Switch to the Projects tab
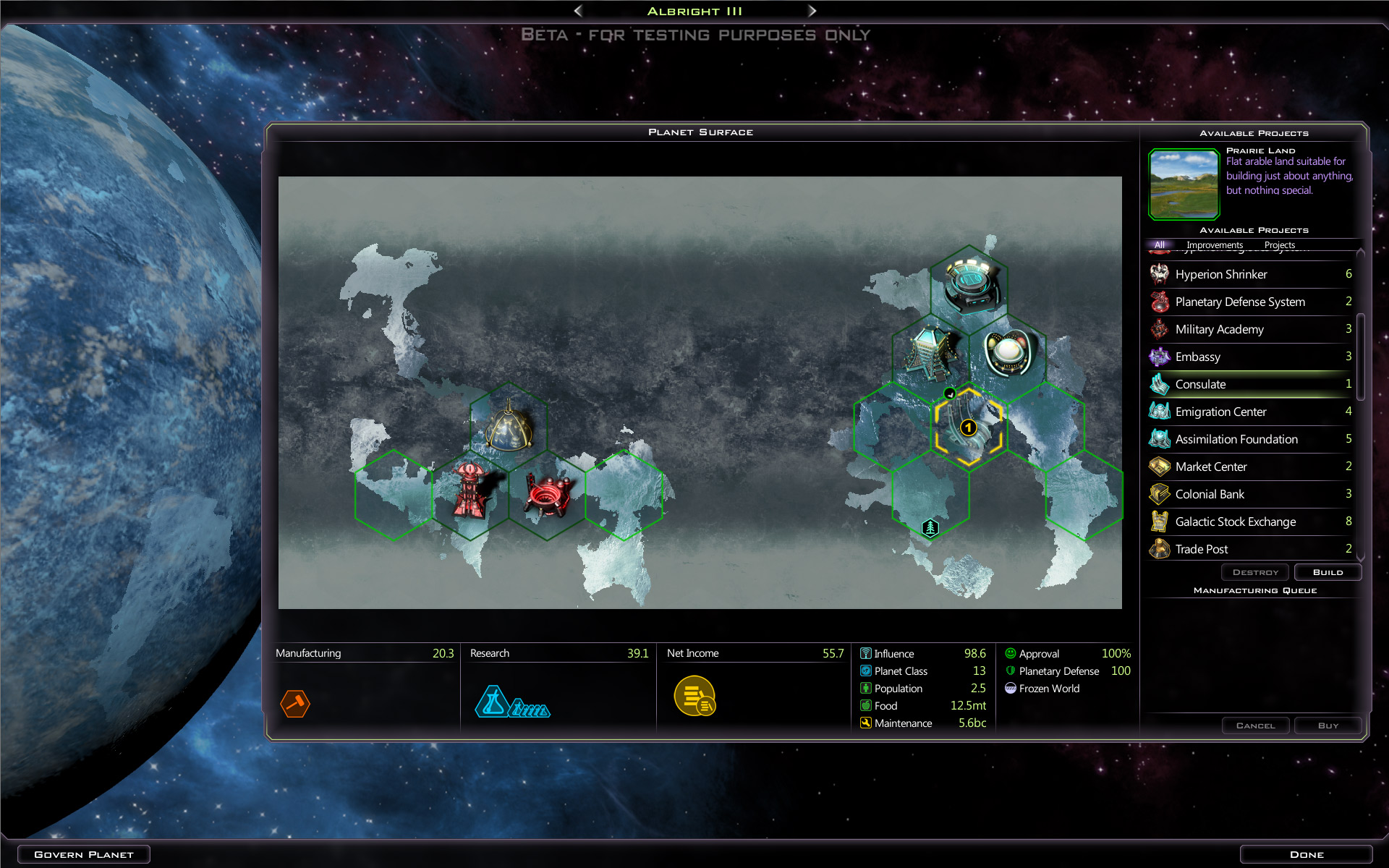Screen dimensions: 1389x868 click(1280, 245)
